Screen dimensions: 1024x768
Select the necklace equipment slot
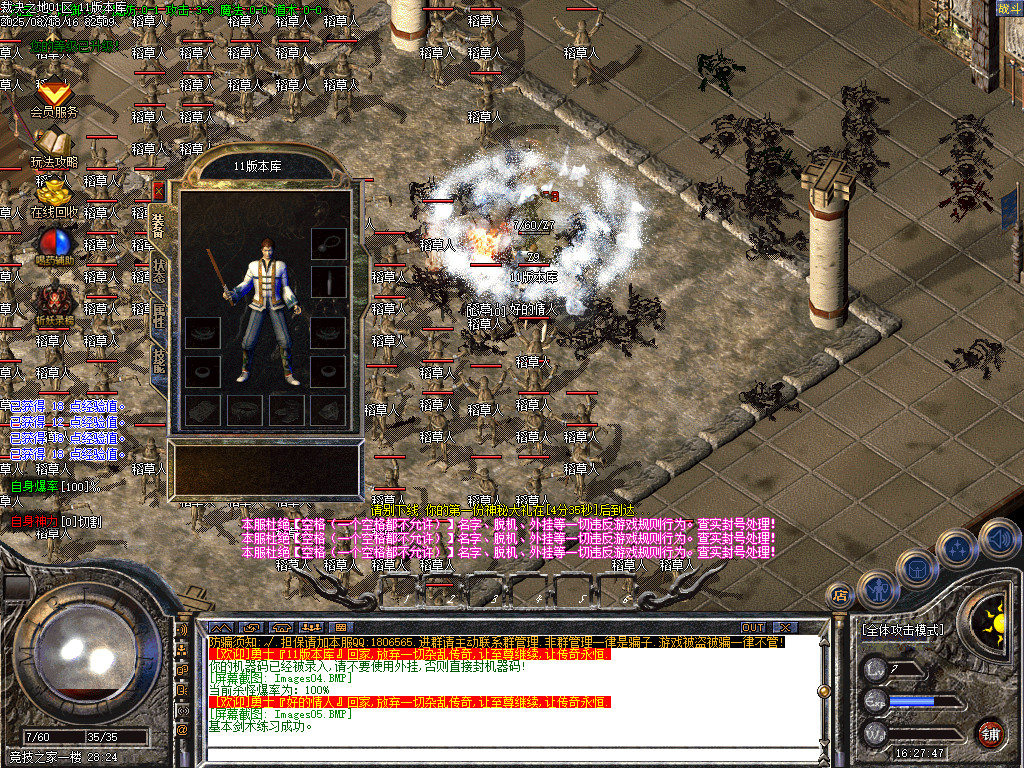(x=328, y=242)
